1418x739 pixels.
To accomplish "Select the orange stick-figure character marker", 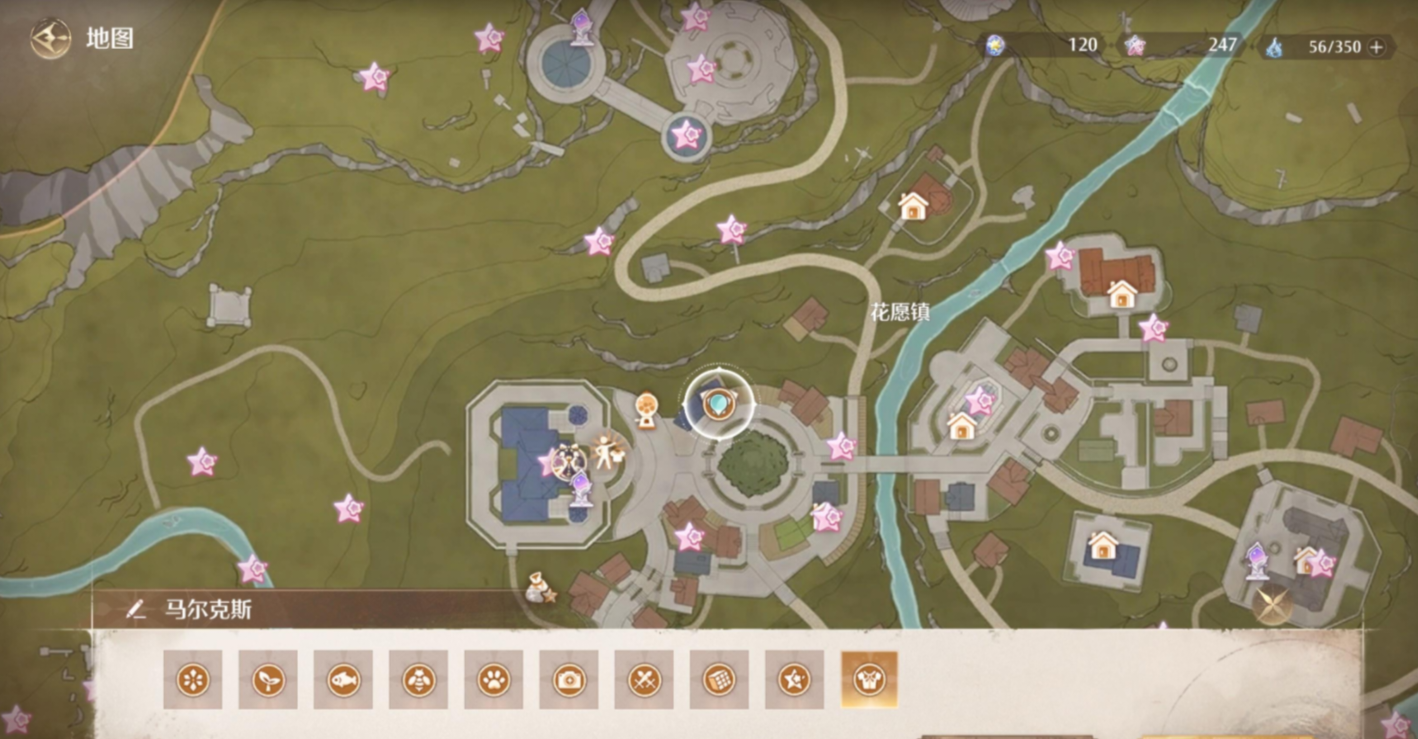I will click(x=606, y=452).
